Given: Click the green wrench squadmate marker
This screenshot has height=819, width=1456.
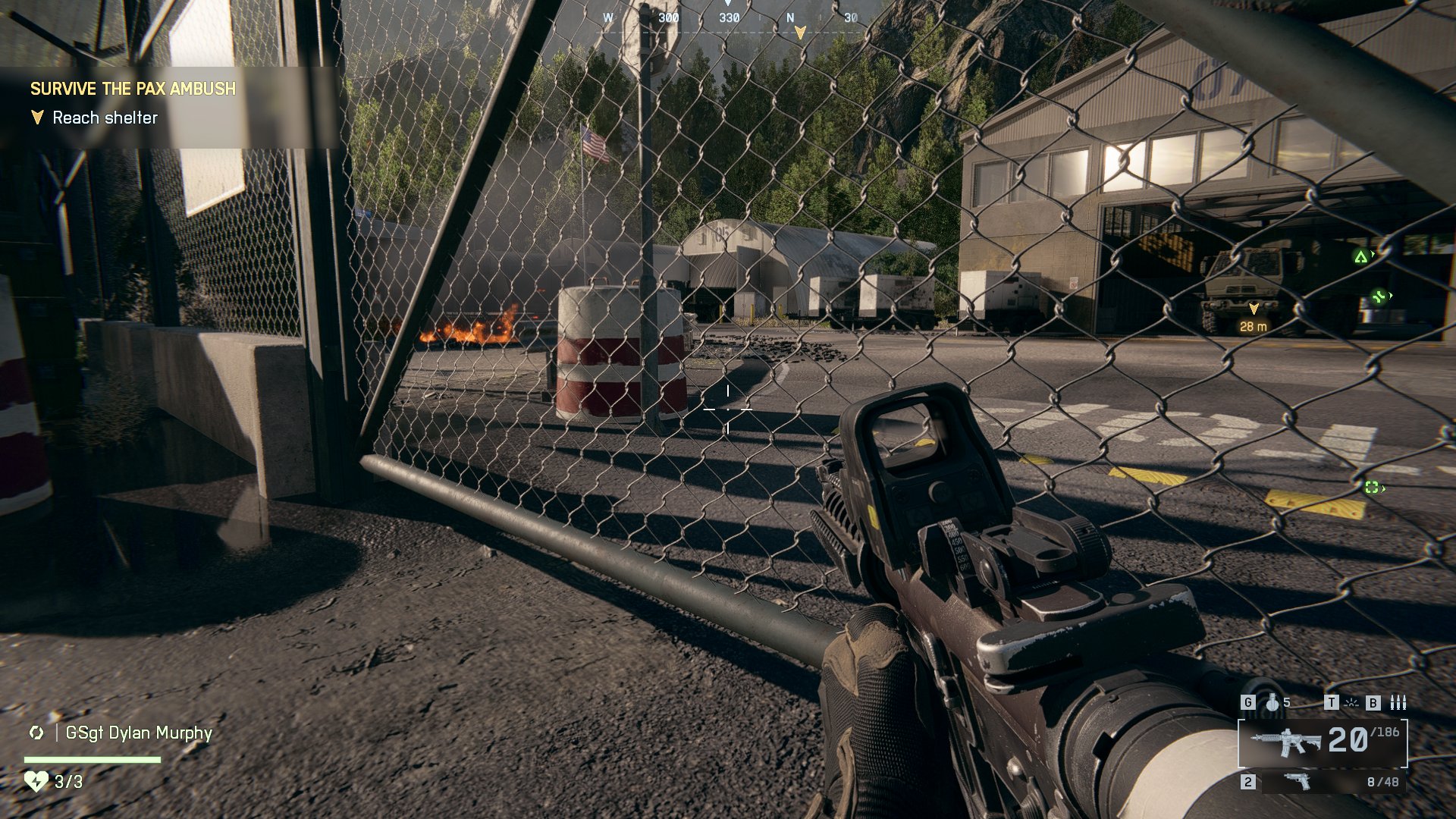Looking at the screenshot, I should click(1379, 297).
